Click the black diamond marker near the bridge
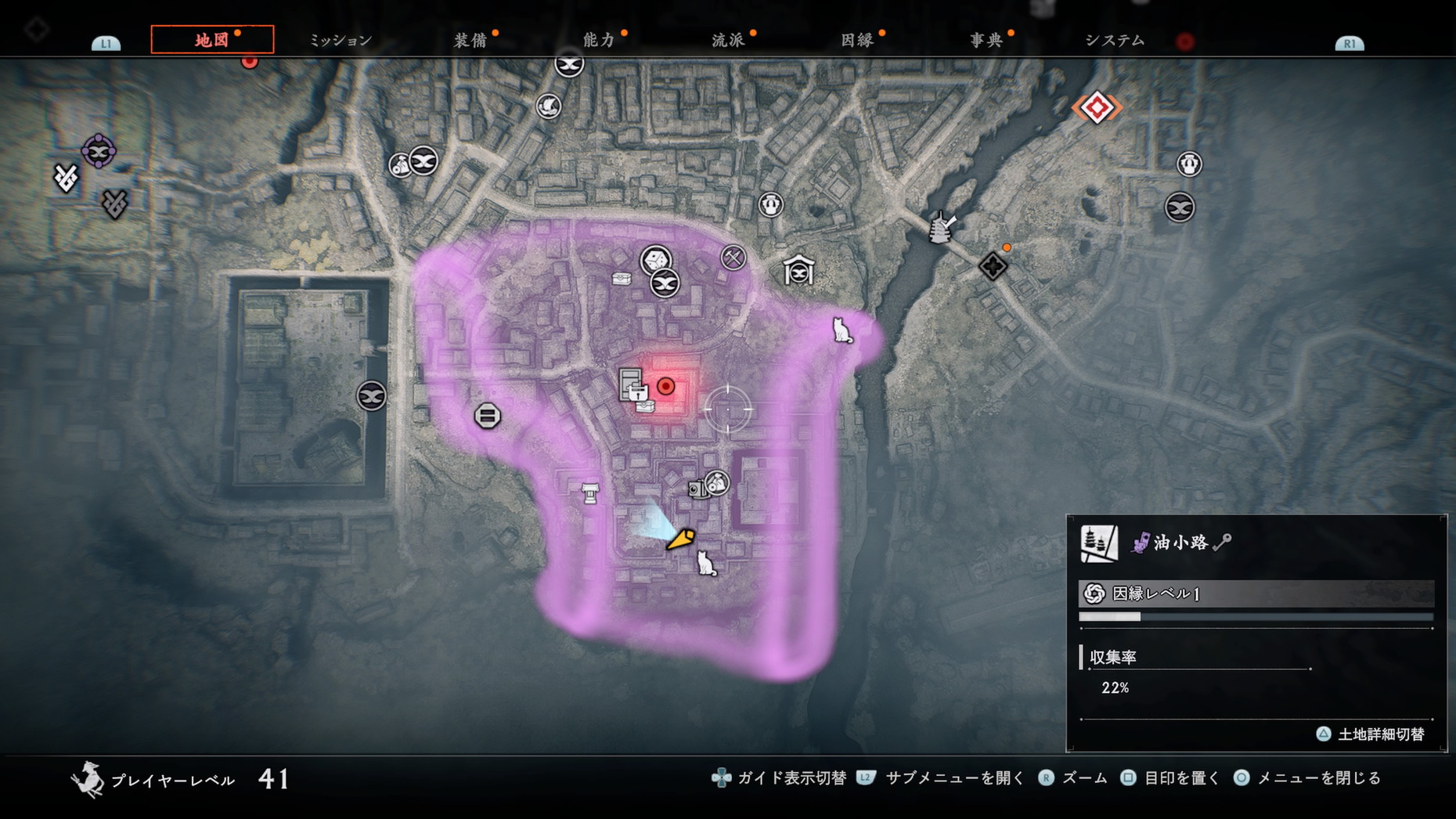 (993, 266)
